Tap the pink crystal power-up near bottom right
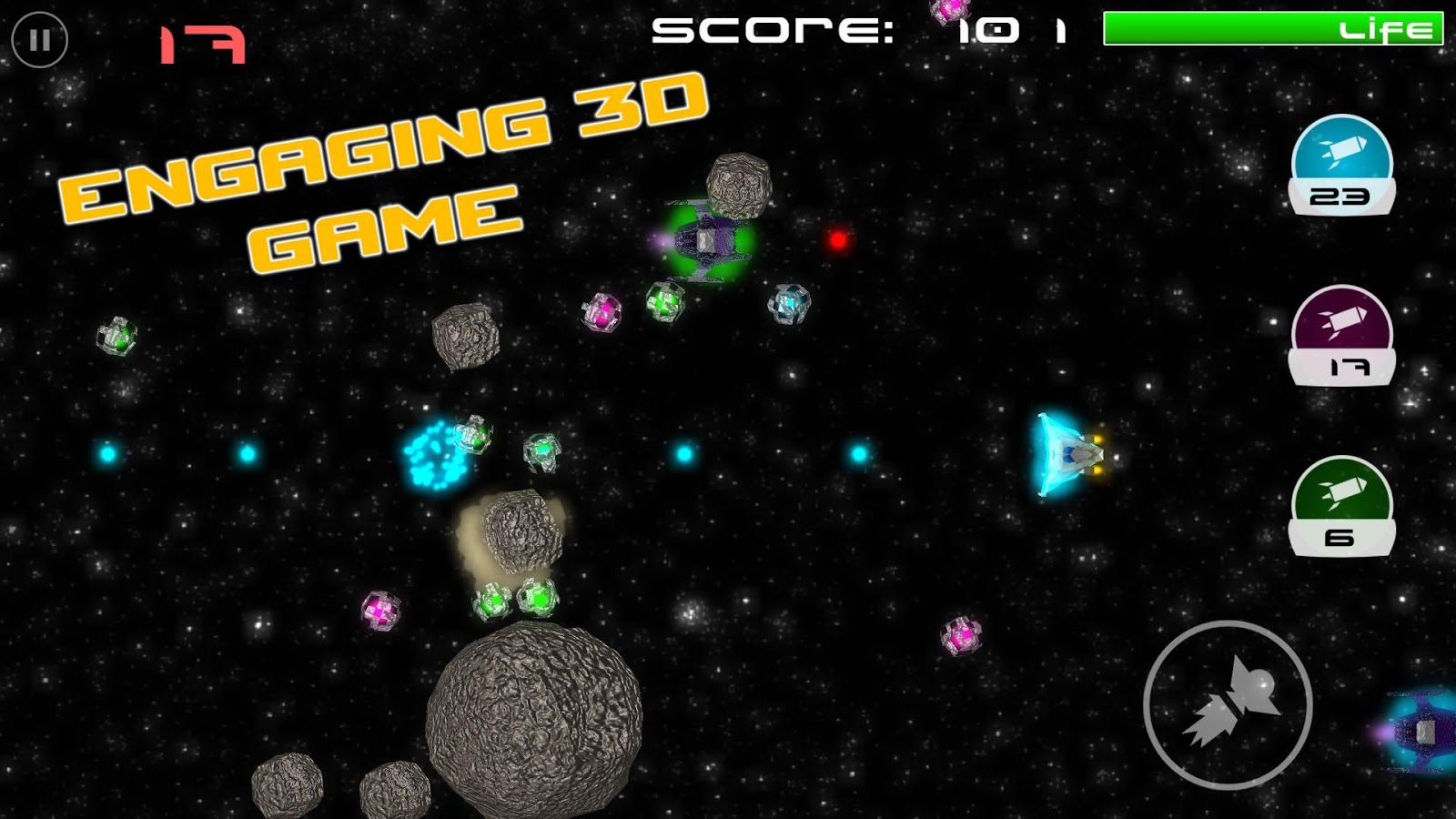 962,635
